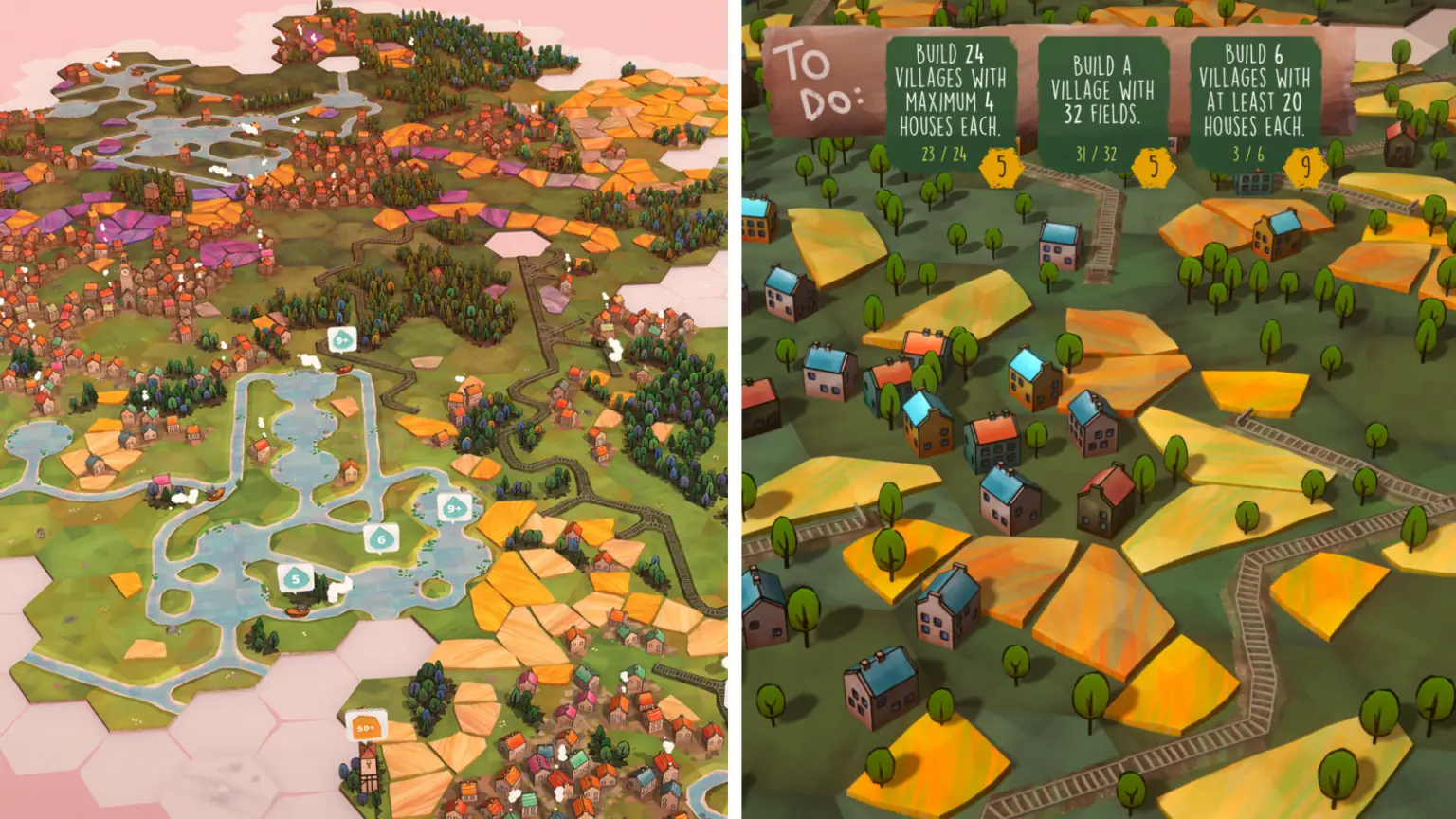The height and width of the screenshot is (819, 1456).
Task: Click the rowboat docked near the "5" marker
Action: click(295, 610)
